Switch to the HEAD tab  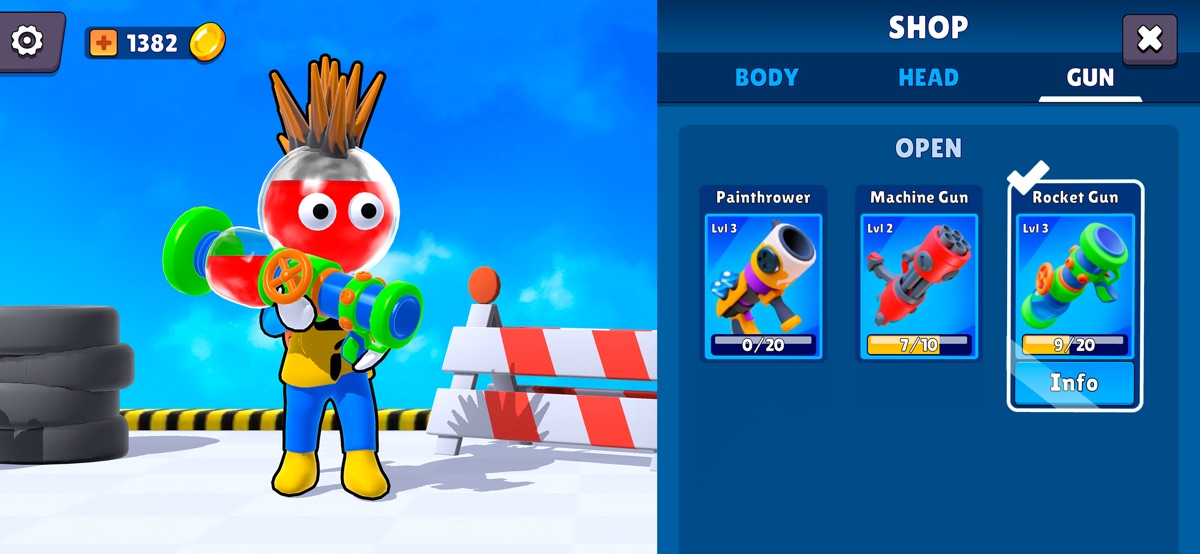928,78
